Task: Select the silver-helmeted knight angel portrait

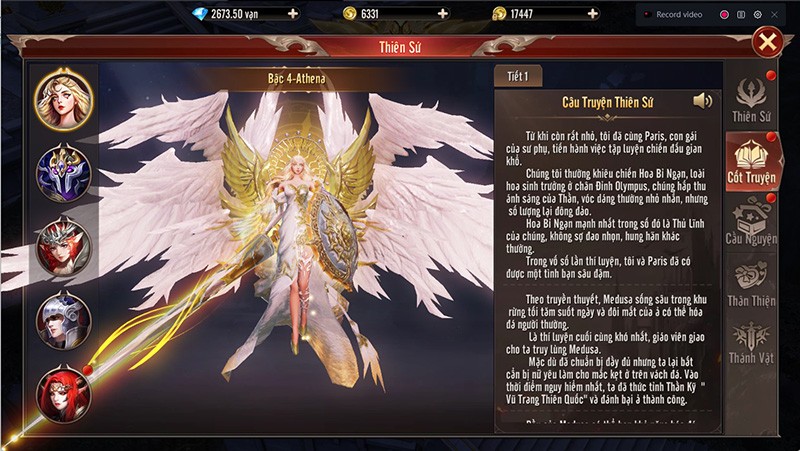Action: point(64,320)
